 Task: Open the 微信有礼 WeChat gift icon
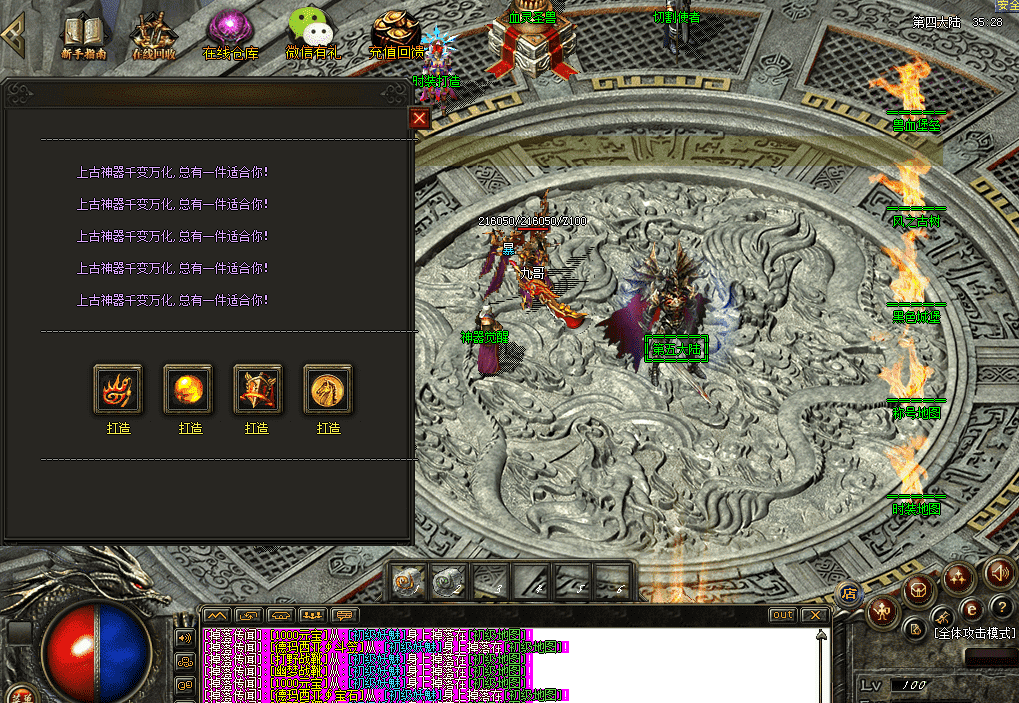(x=312, y=35)
